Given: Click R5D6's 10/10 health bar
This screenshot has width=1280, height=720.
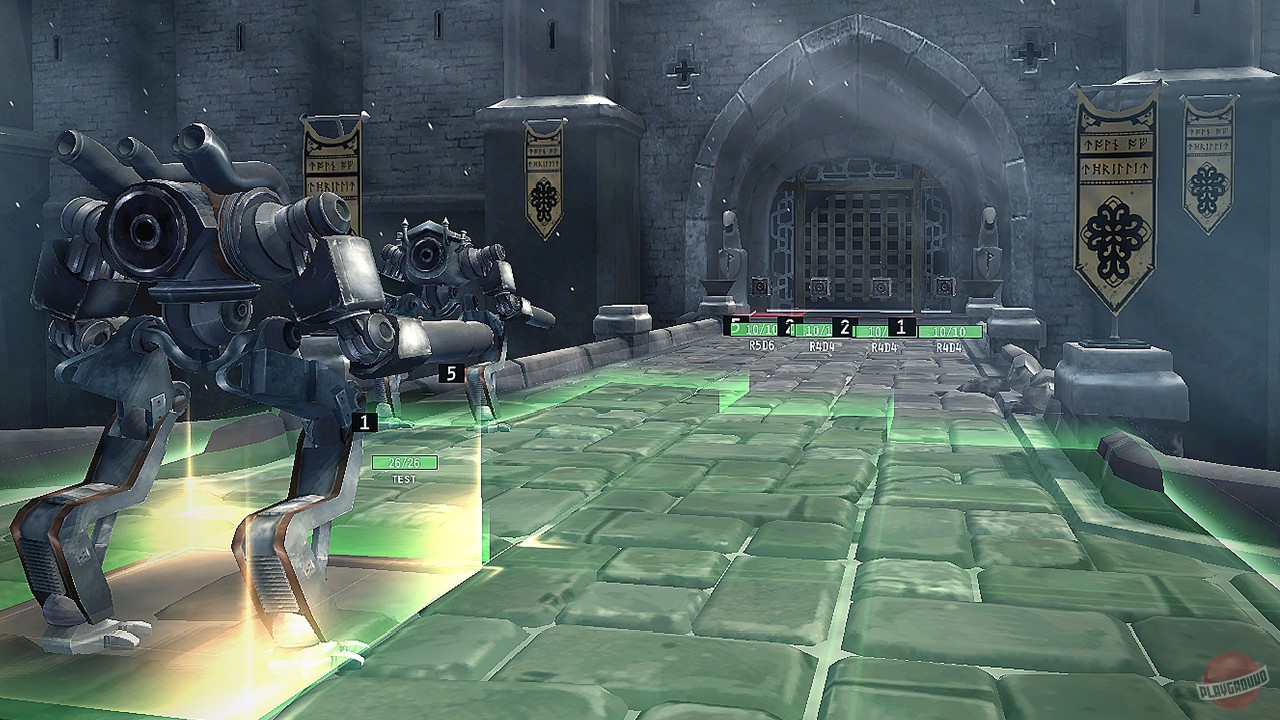Looking at the screenshot, I should [757, 328].
